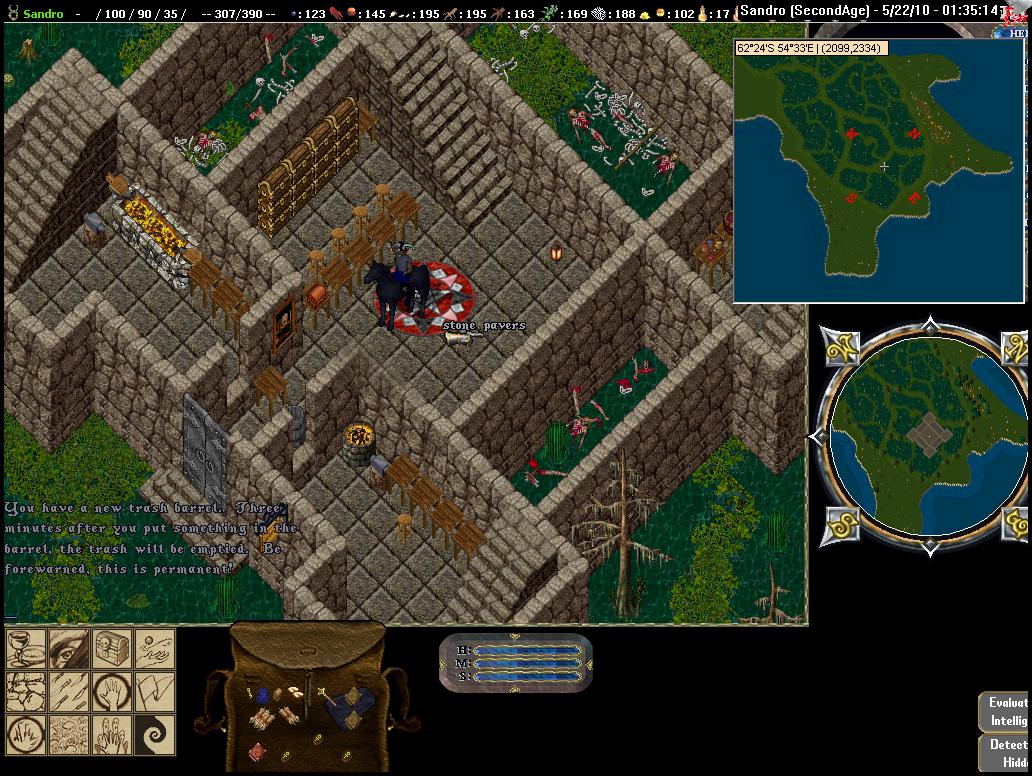Use the Detect Hidden skill button
The image size is (1032, 776).
pyautogui.click(x=1005, y=753)
